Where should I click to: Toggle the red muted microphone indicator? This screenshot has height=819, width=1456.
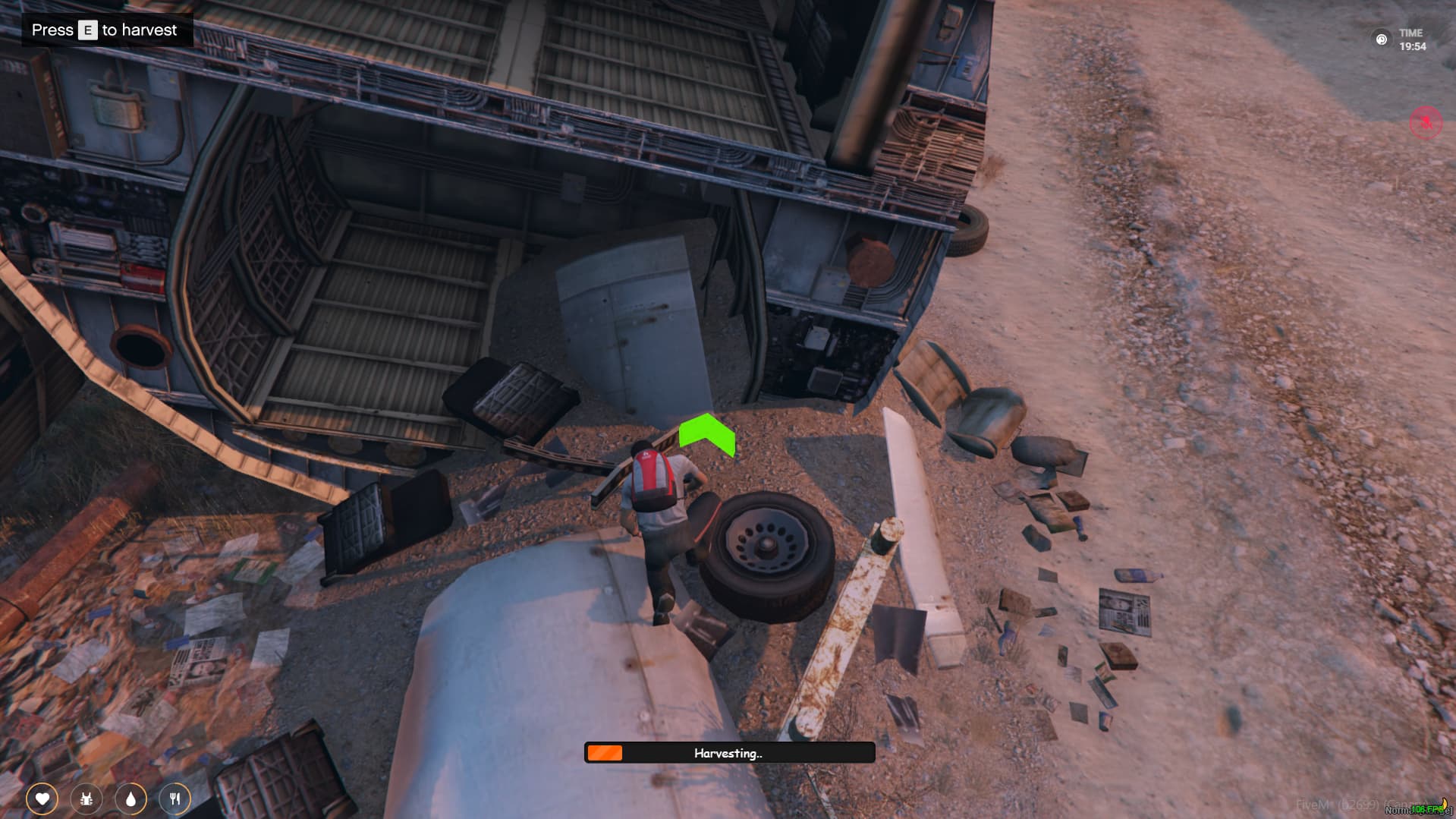pos(1425,123)
